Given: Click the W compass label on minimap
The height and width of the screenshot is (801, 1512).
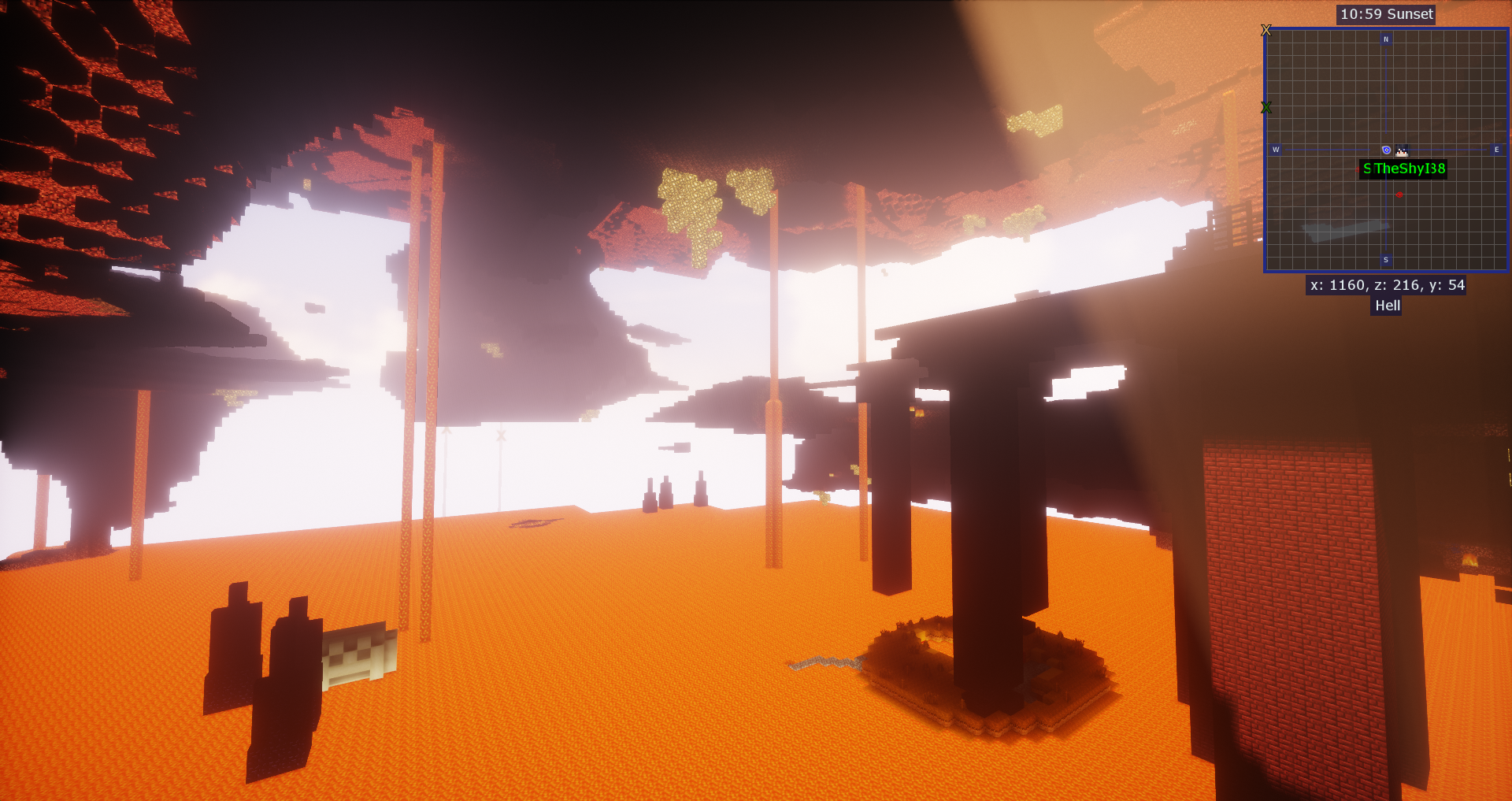Looking at the screenshot, I should [x=1276, y=150].
